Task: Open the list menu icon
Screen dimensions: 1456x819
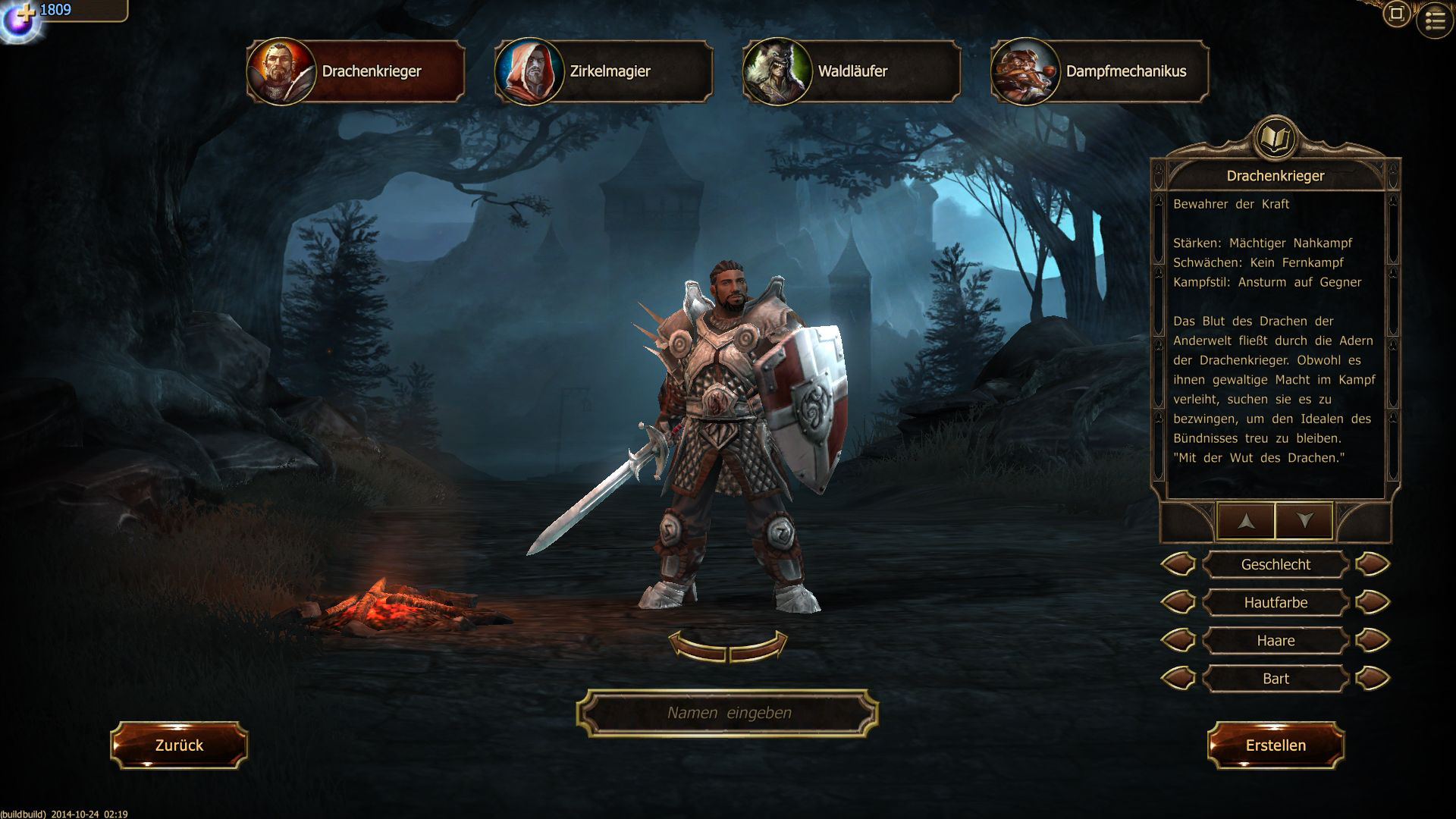Action: (x=1435, y=21)
